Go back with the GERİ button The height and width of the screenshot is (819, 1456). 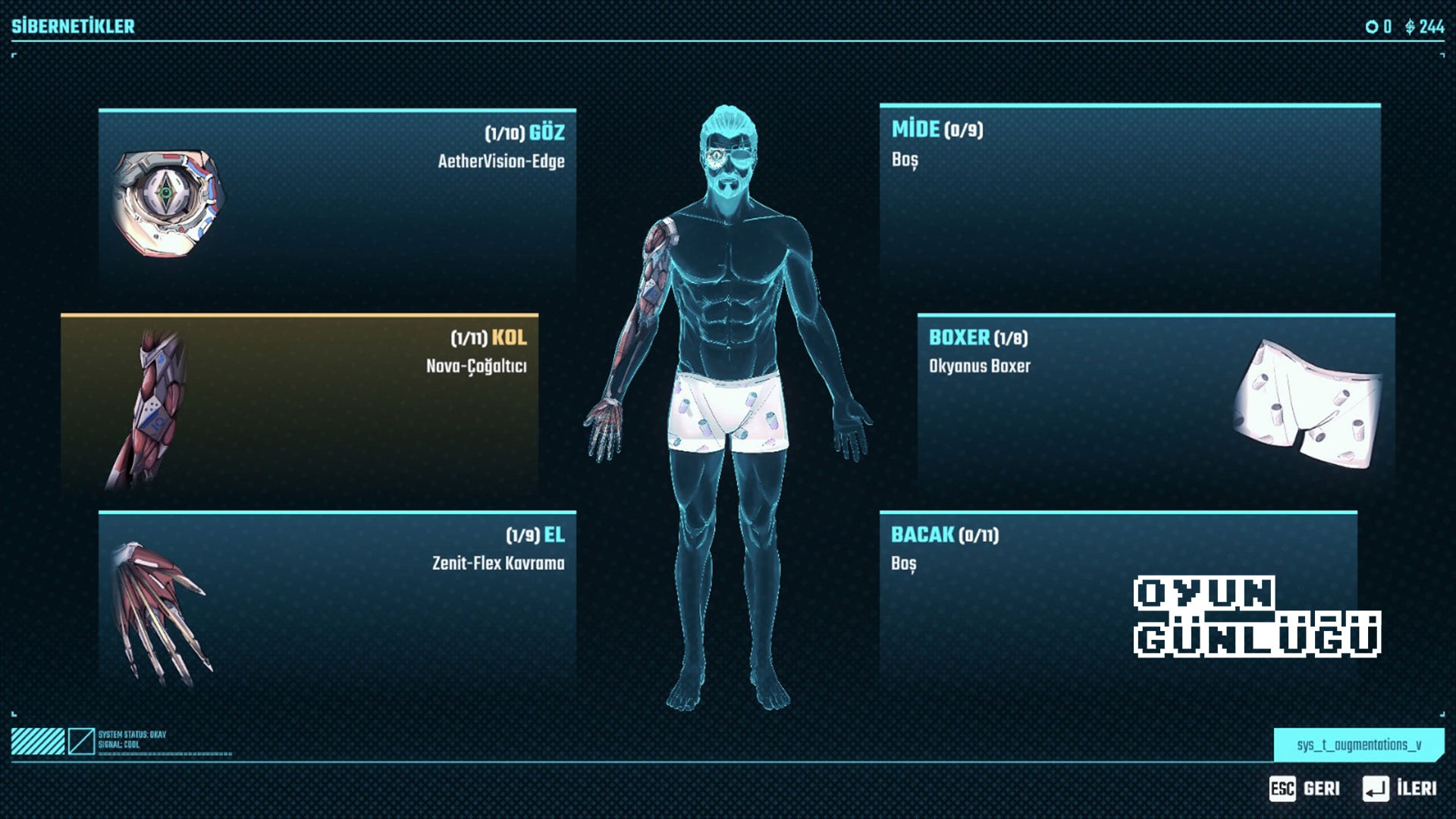click(x=1305, y=789)
